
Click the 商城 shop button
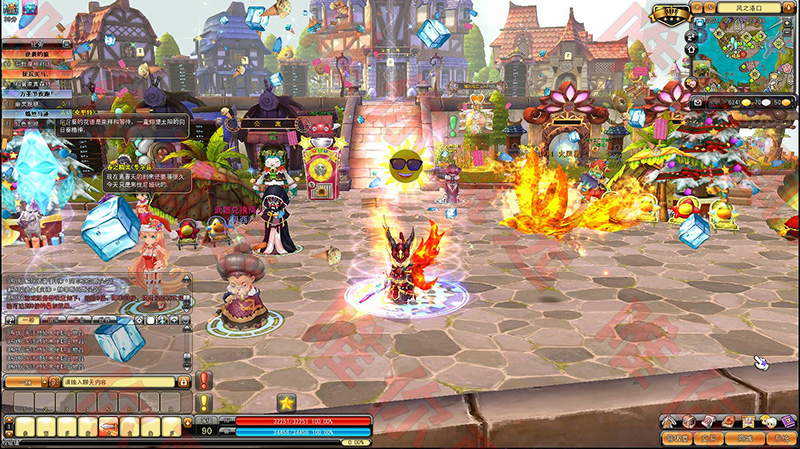pyautogui.click(x=745, y=438)
